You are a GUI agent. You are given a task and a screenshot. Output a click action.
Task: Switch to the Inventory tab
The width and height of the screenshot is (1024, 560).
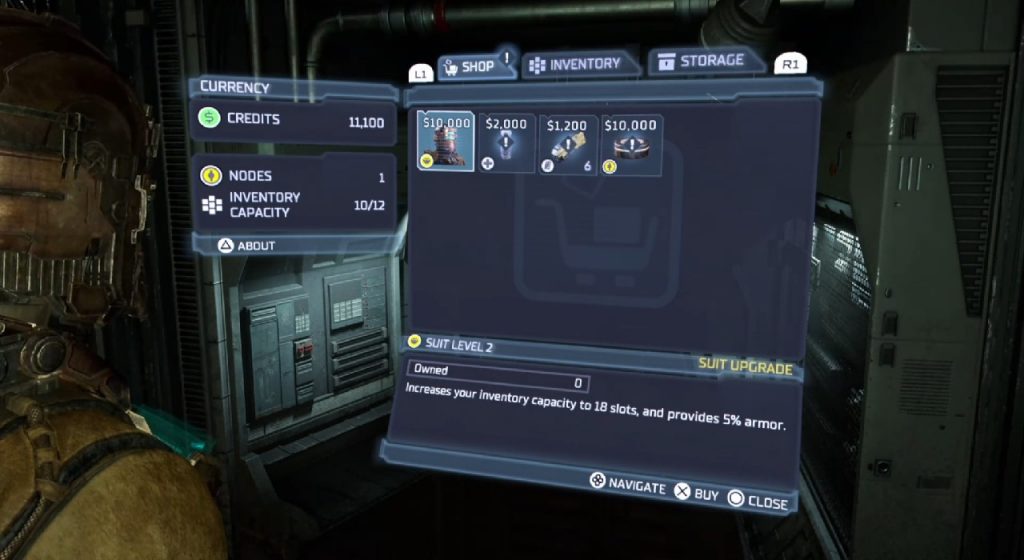tap(575, 64)
